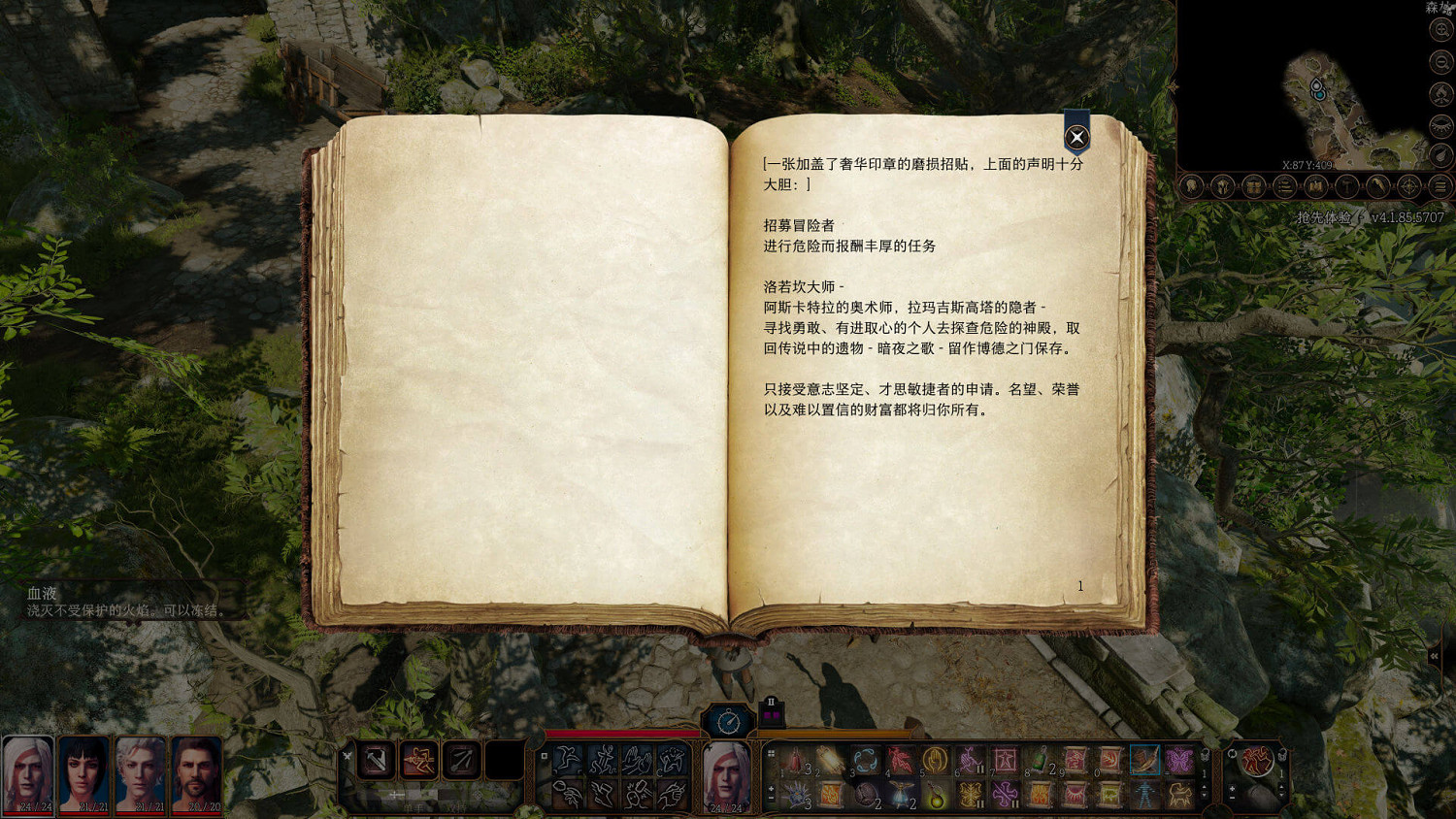
Task: Open crafting with the hammer icon
Action: (1345, 187)
